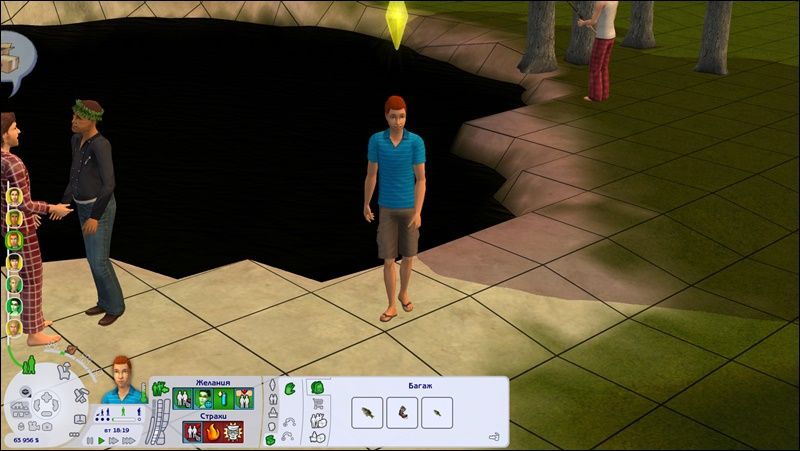Viewport: 800px width, 451px height.
Task: Switch to the green backpack inventory tab
Action: (x=317, y=388)
